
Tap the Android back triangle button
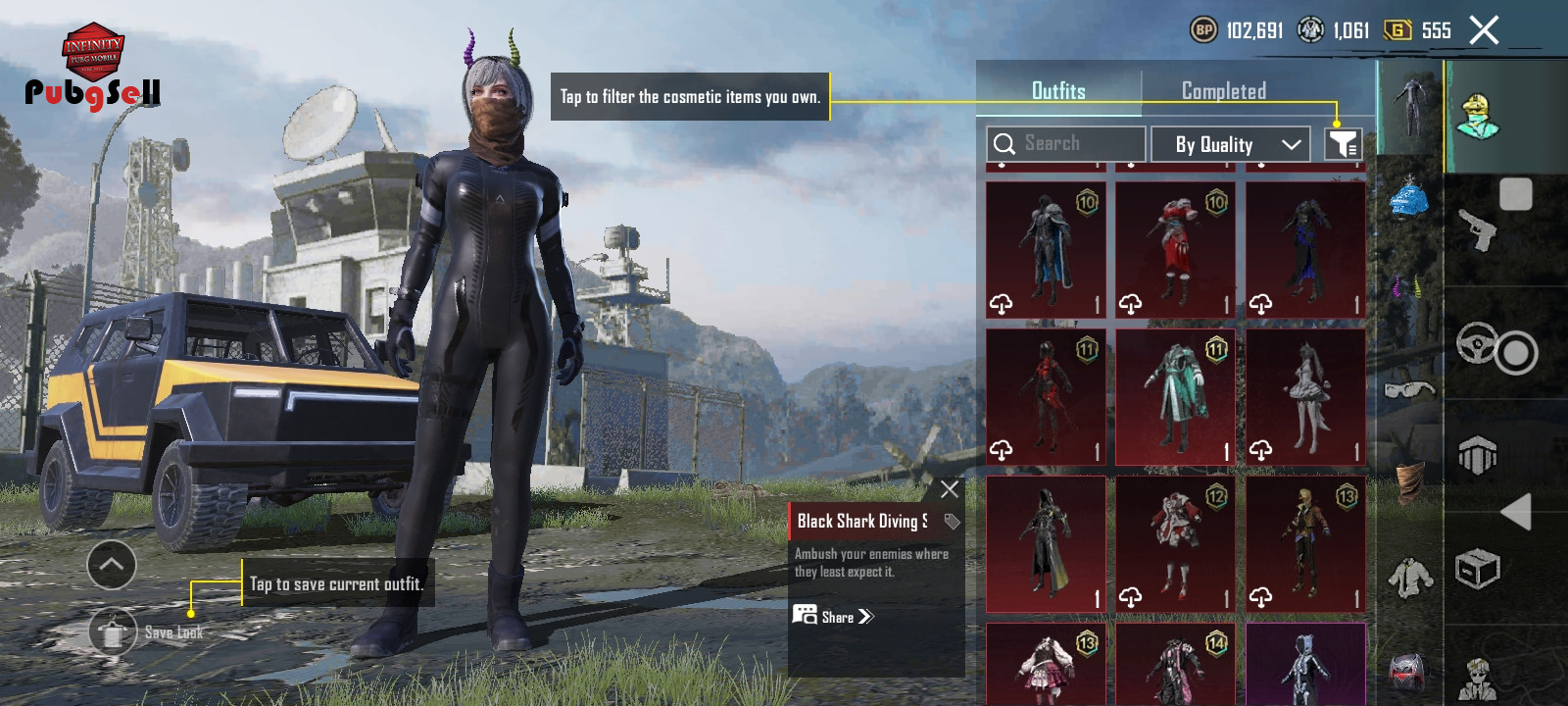1515,512
